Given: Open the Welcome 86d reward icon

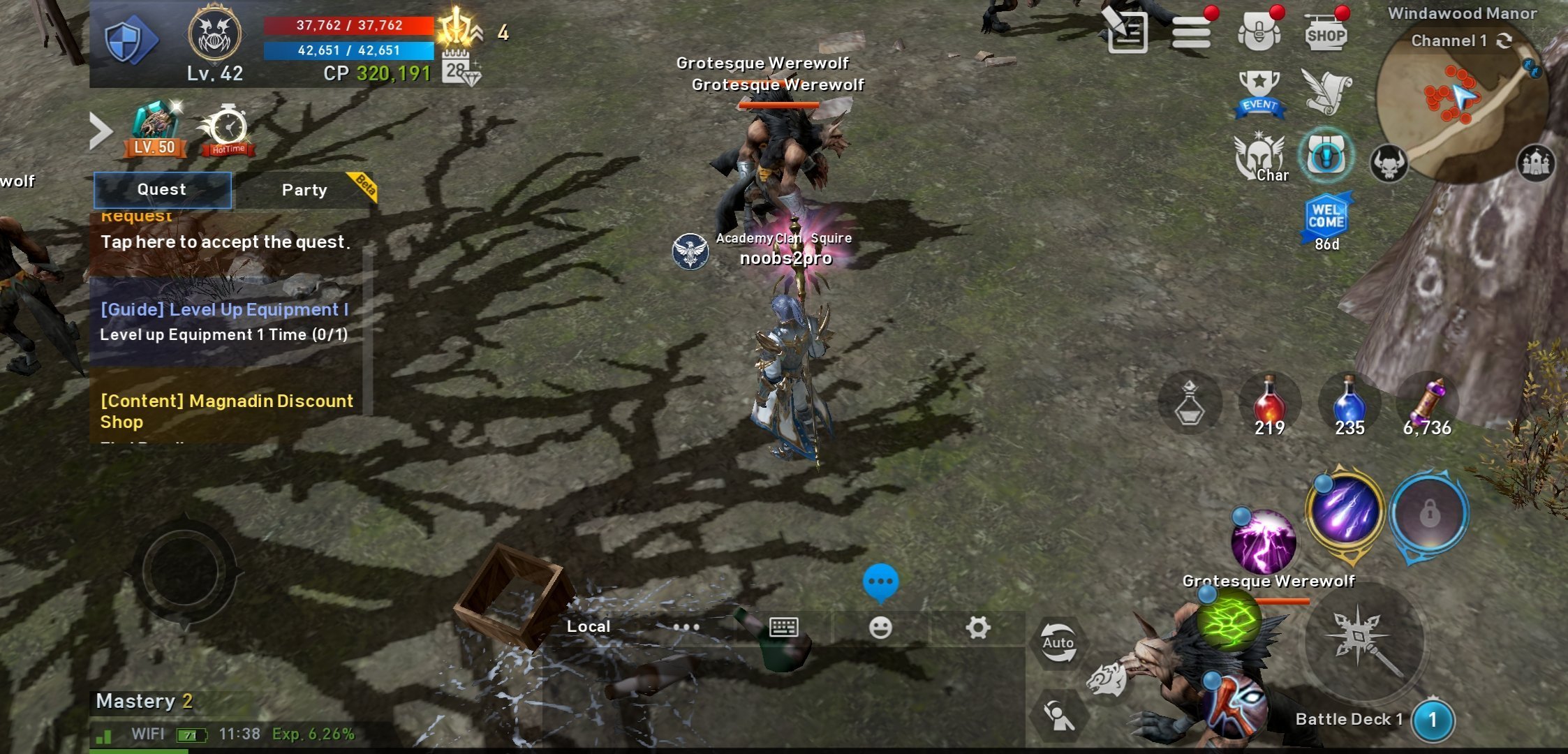Looking at the screenshot, I should pos(1326,220).
